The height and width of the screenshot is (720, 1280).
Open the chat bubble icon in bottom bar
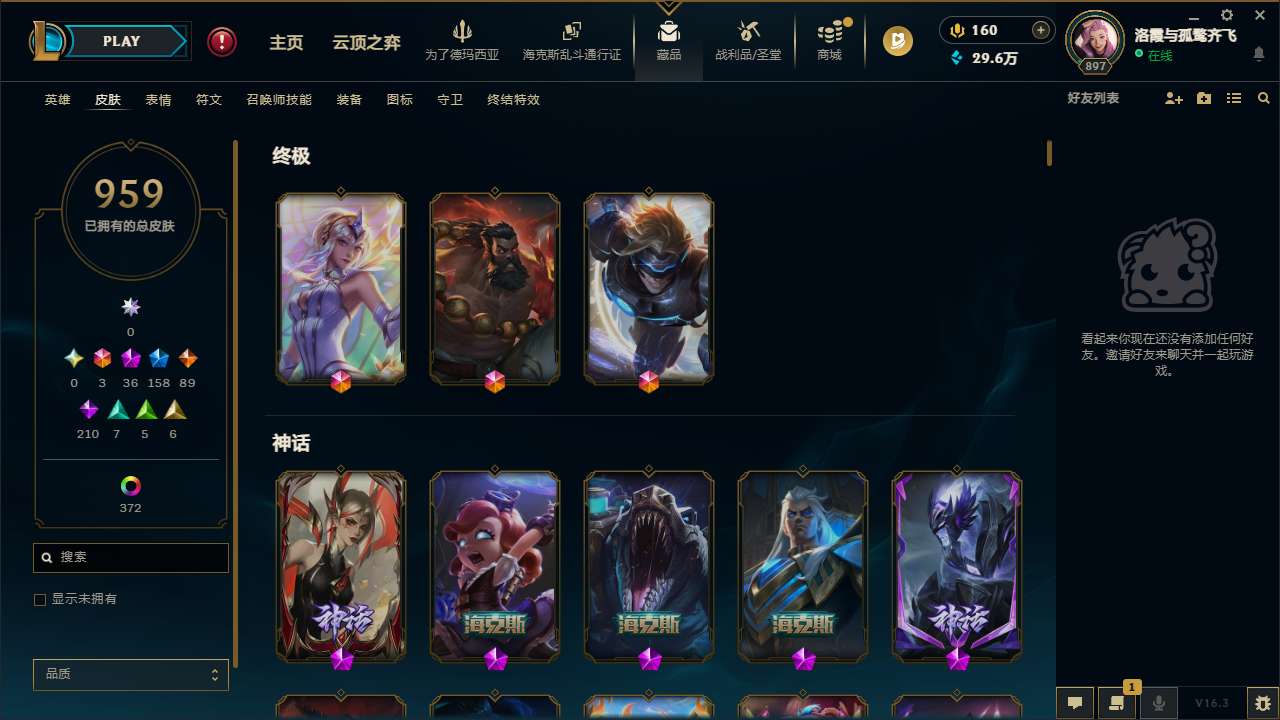[x=1074, y=702]
